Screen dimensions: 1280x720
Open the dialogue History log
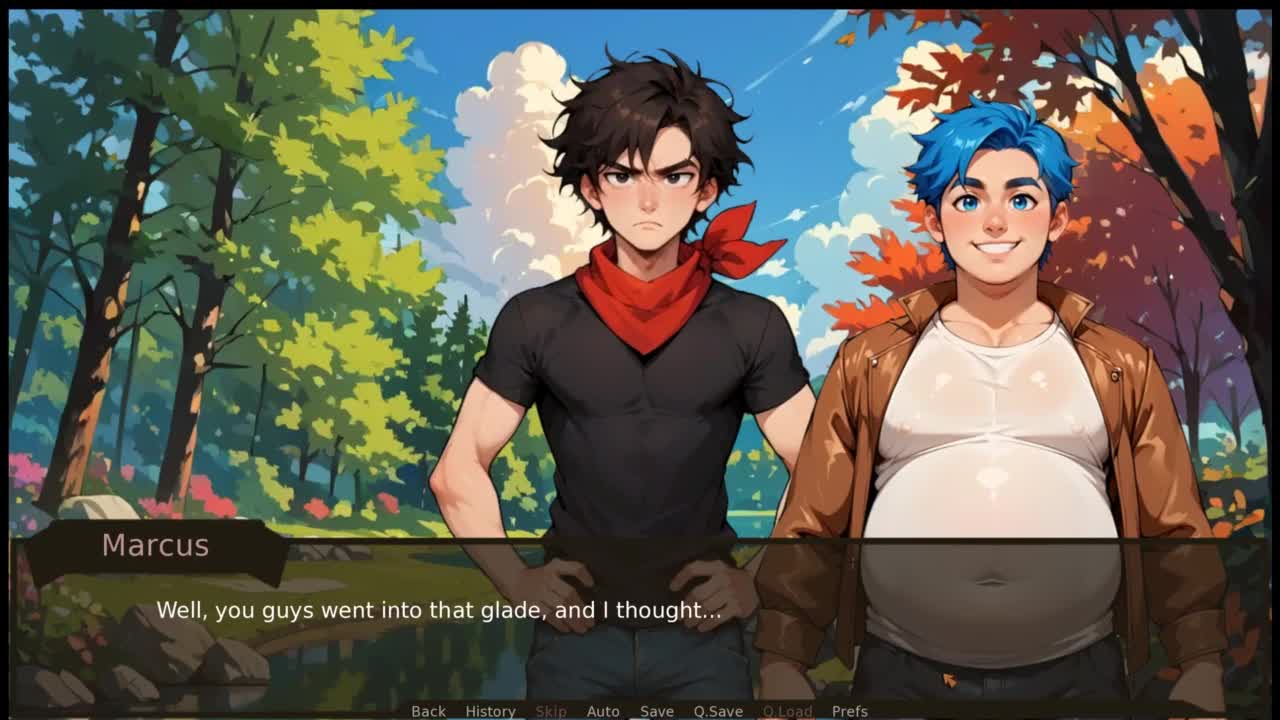(490, 711)
